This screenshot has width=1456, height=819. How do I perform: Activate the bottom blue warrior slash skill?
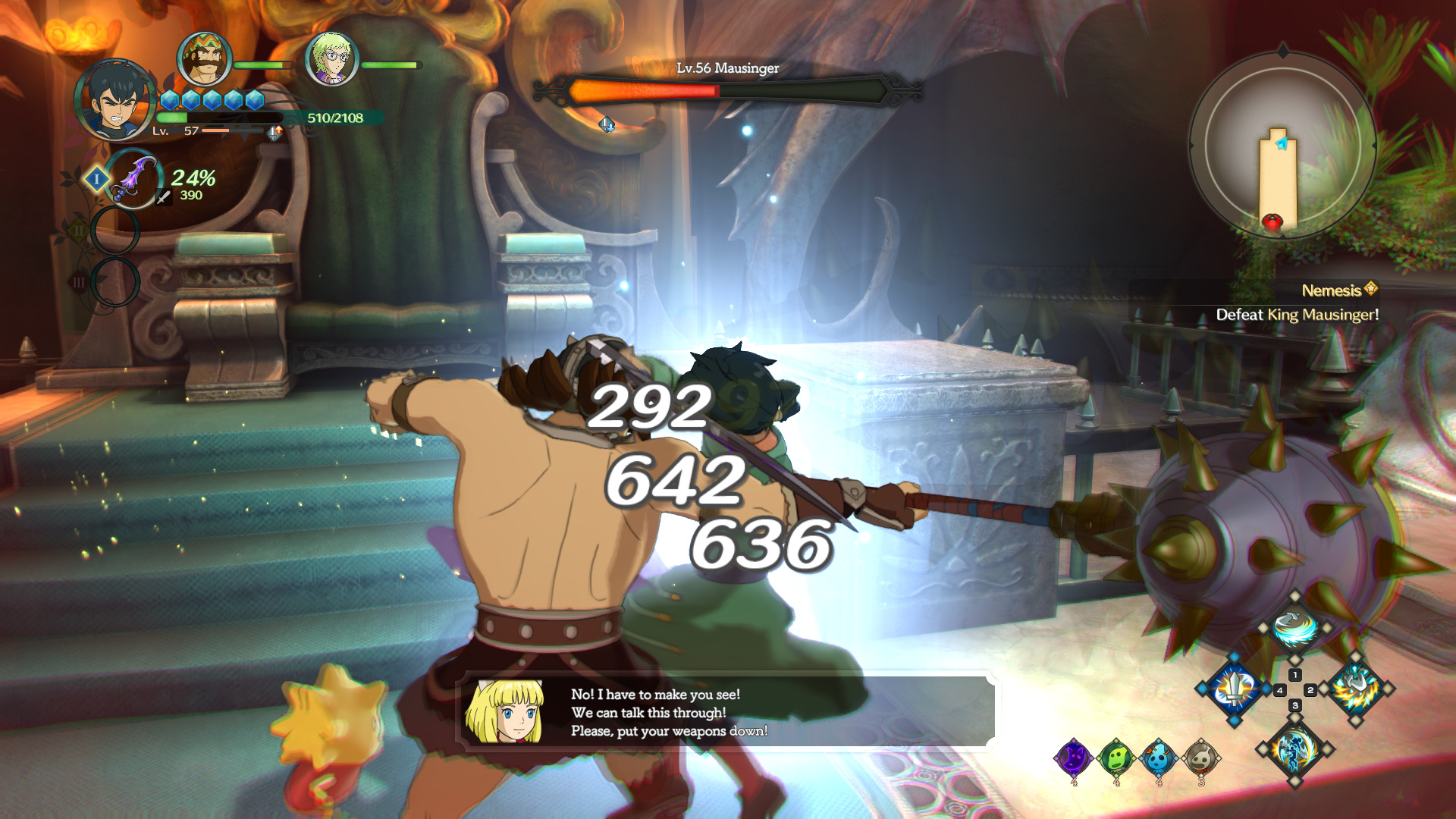1294,749
